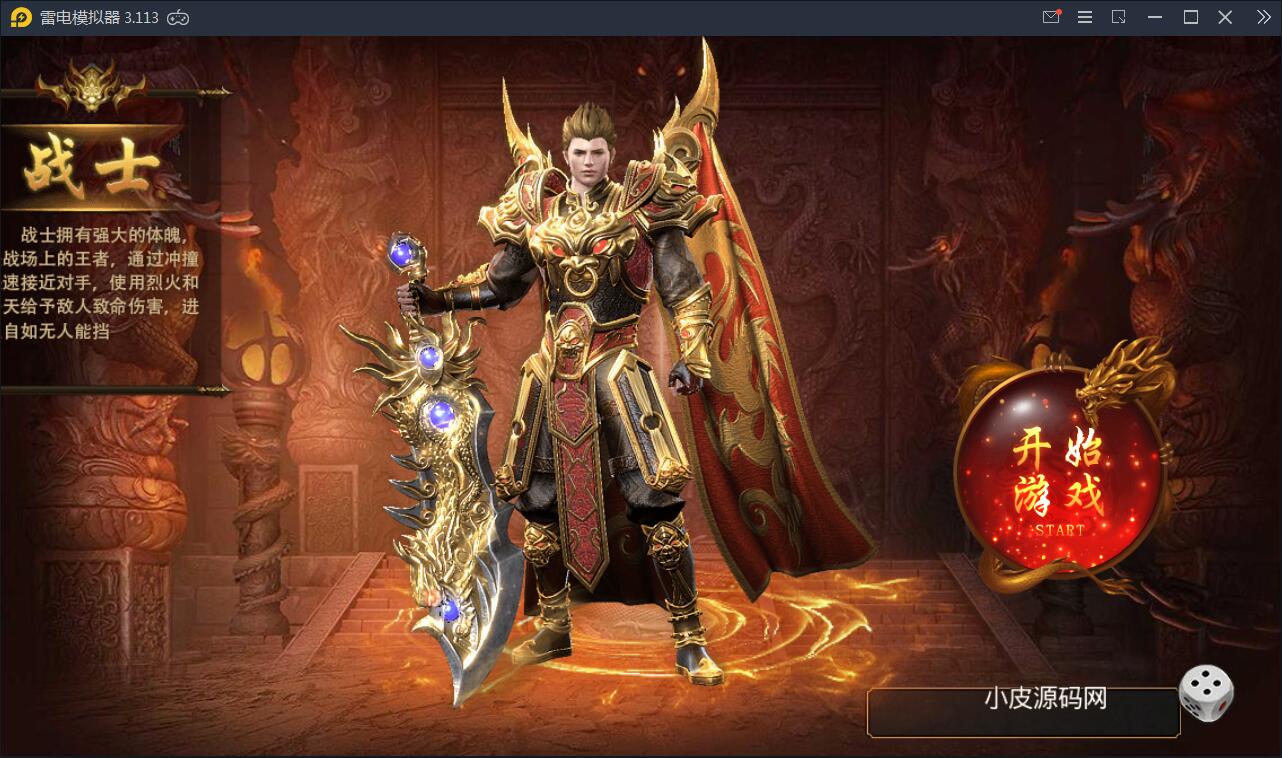Screen dimensions: 1282x758
Task: Click the red notification dot on mail icon
Action: tap(1060, 11)
